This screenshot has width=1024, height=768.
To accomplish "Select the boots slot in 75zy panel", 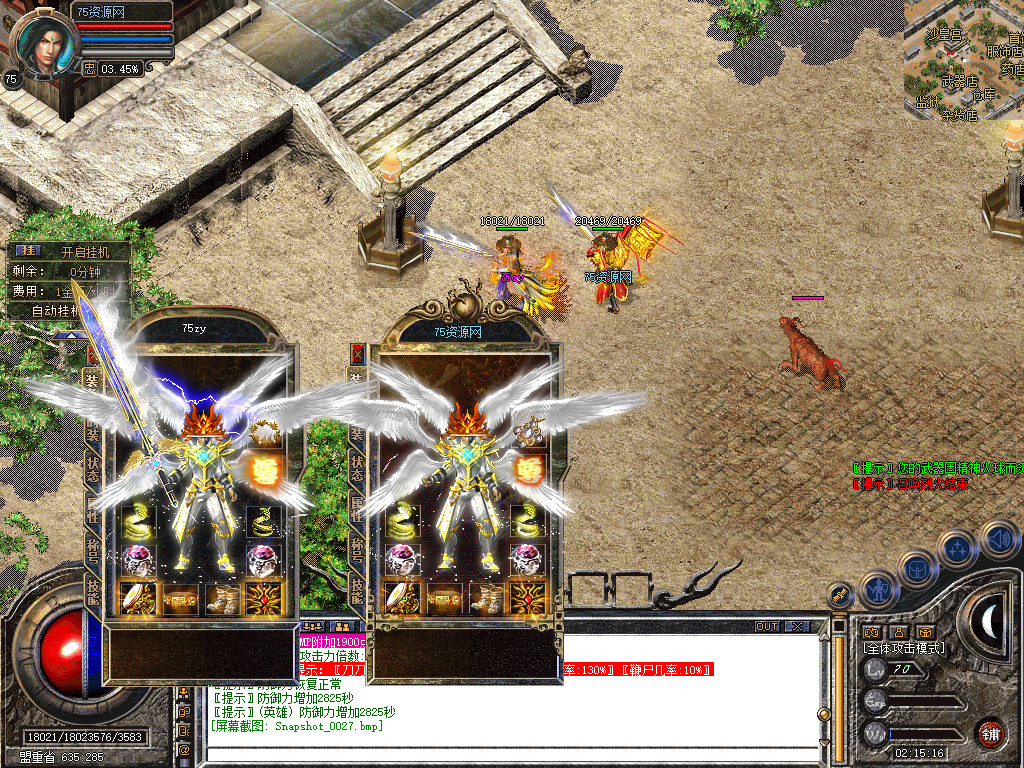I will 224,598.
